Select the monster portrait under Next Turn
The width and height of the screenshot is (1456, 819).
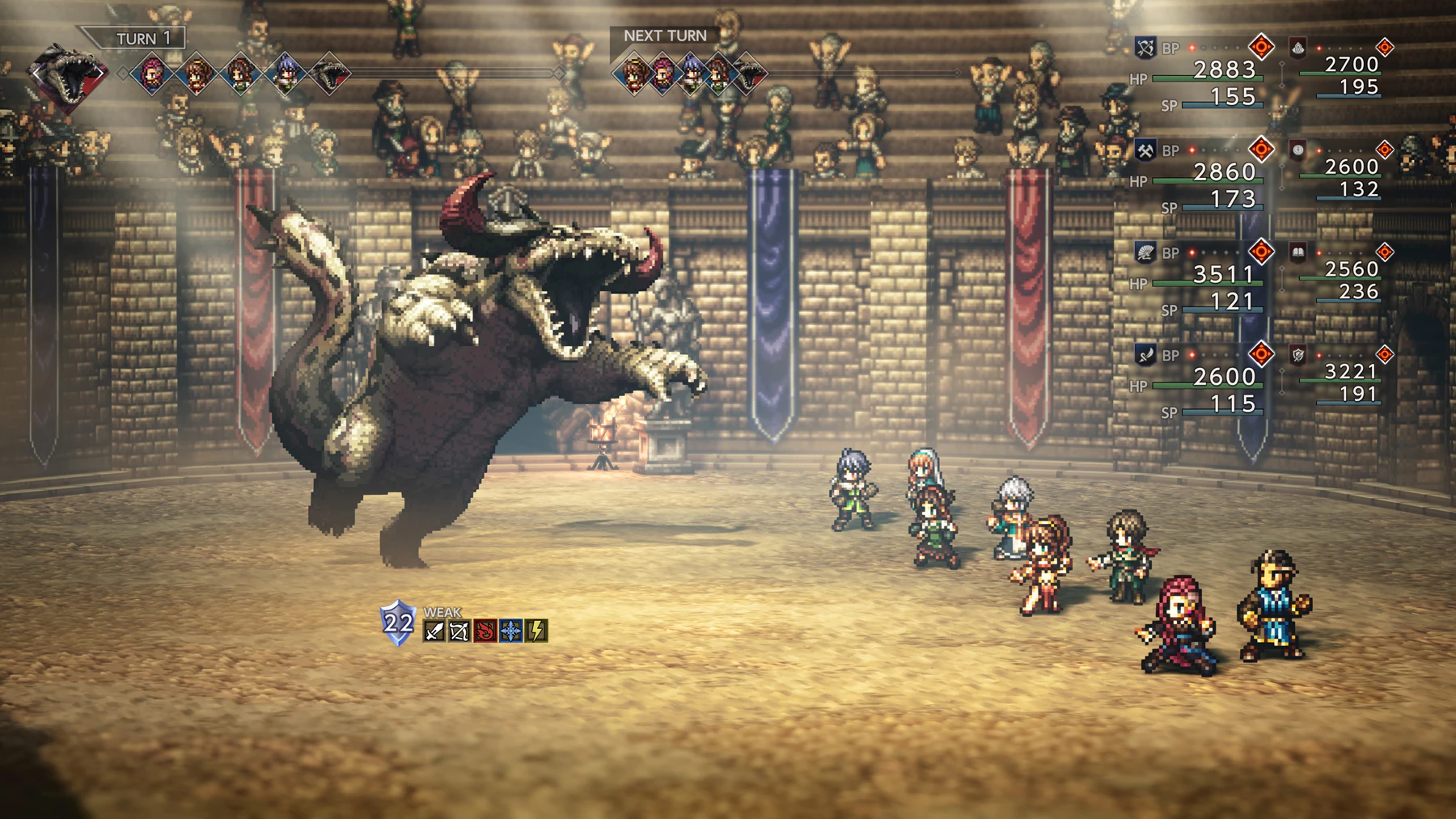click(748, 74)
